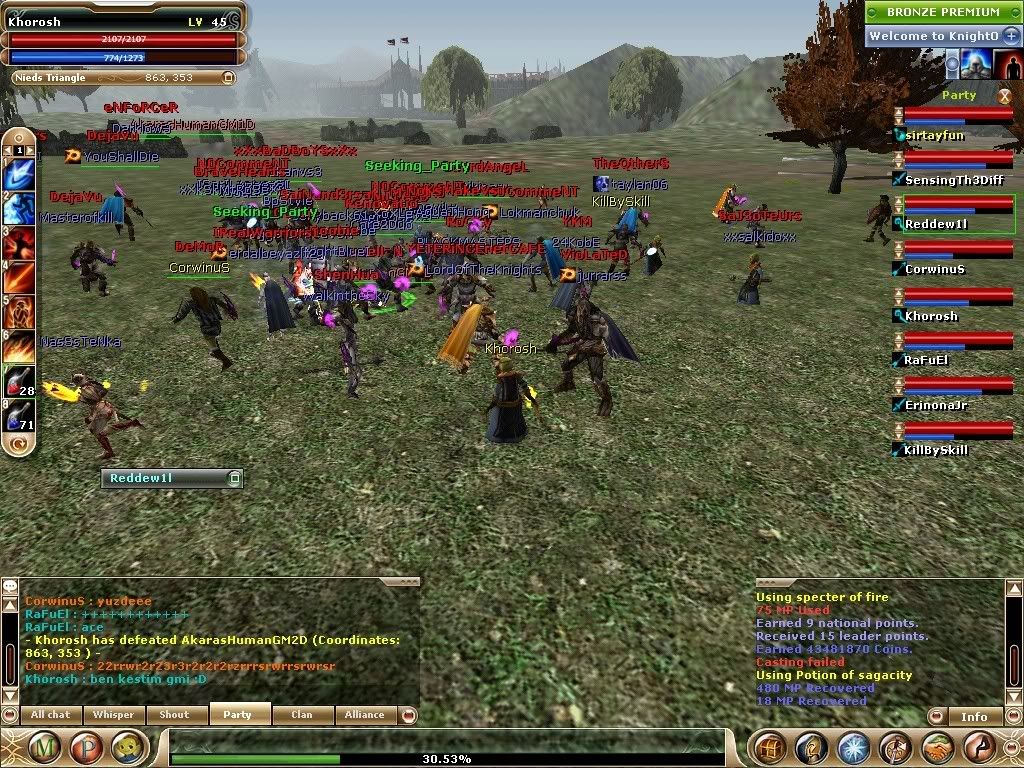
Task: Click the red P round button
Action: tap(85, 746)
